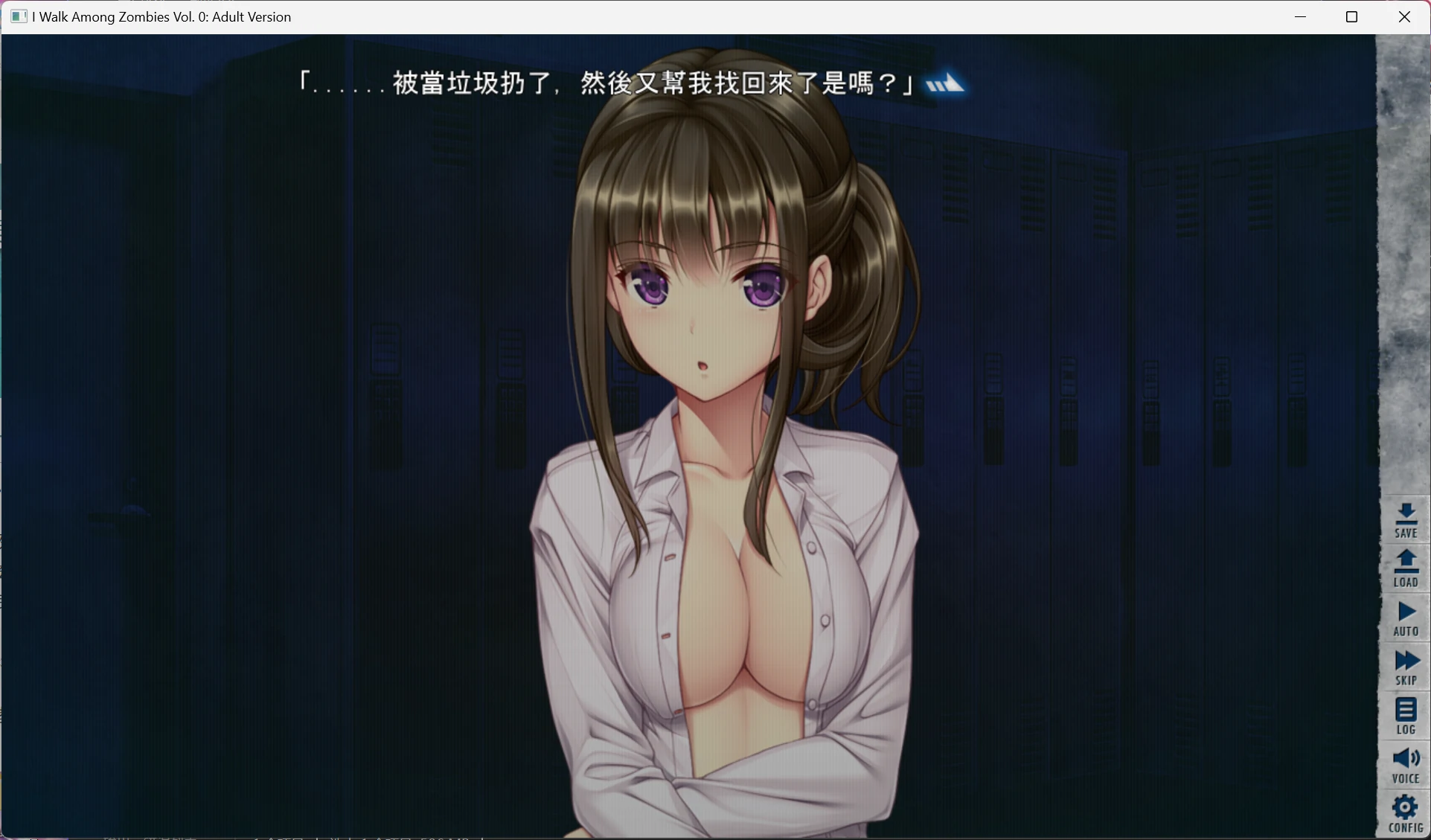Minimize the game window
The image size is (1431, 840).
(1301, 16)
